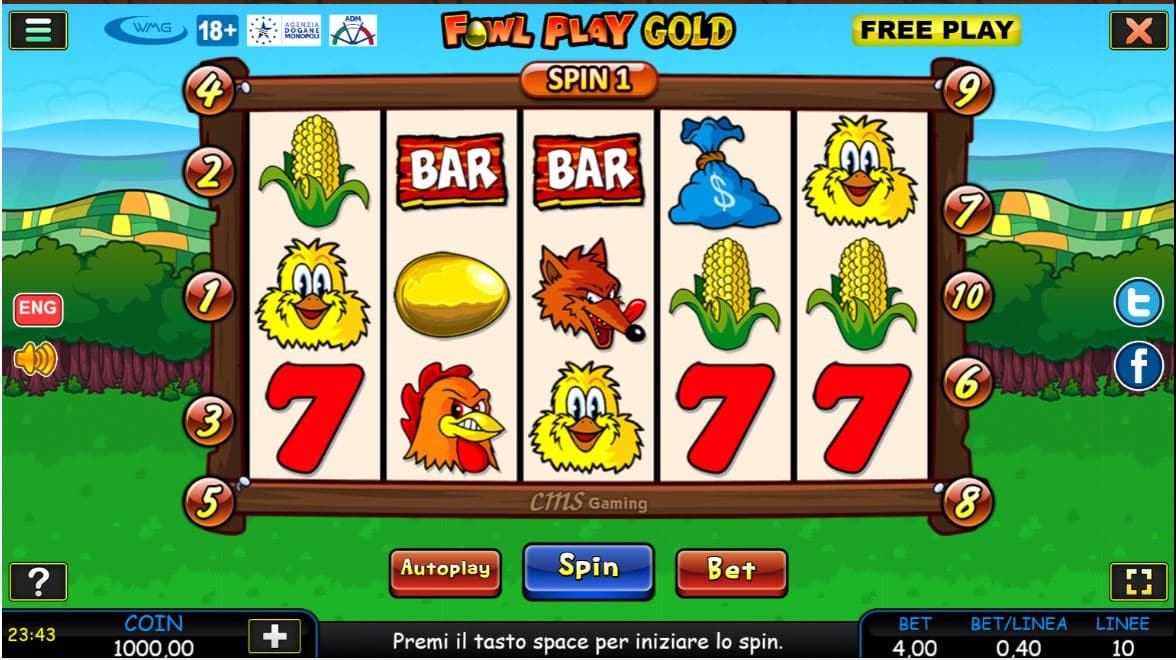The image size is (1176, 660).
Task: Select payline number 1
Action: tap(209, 297)
